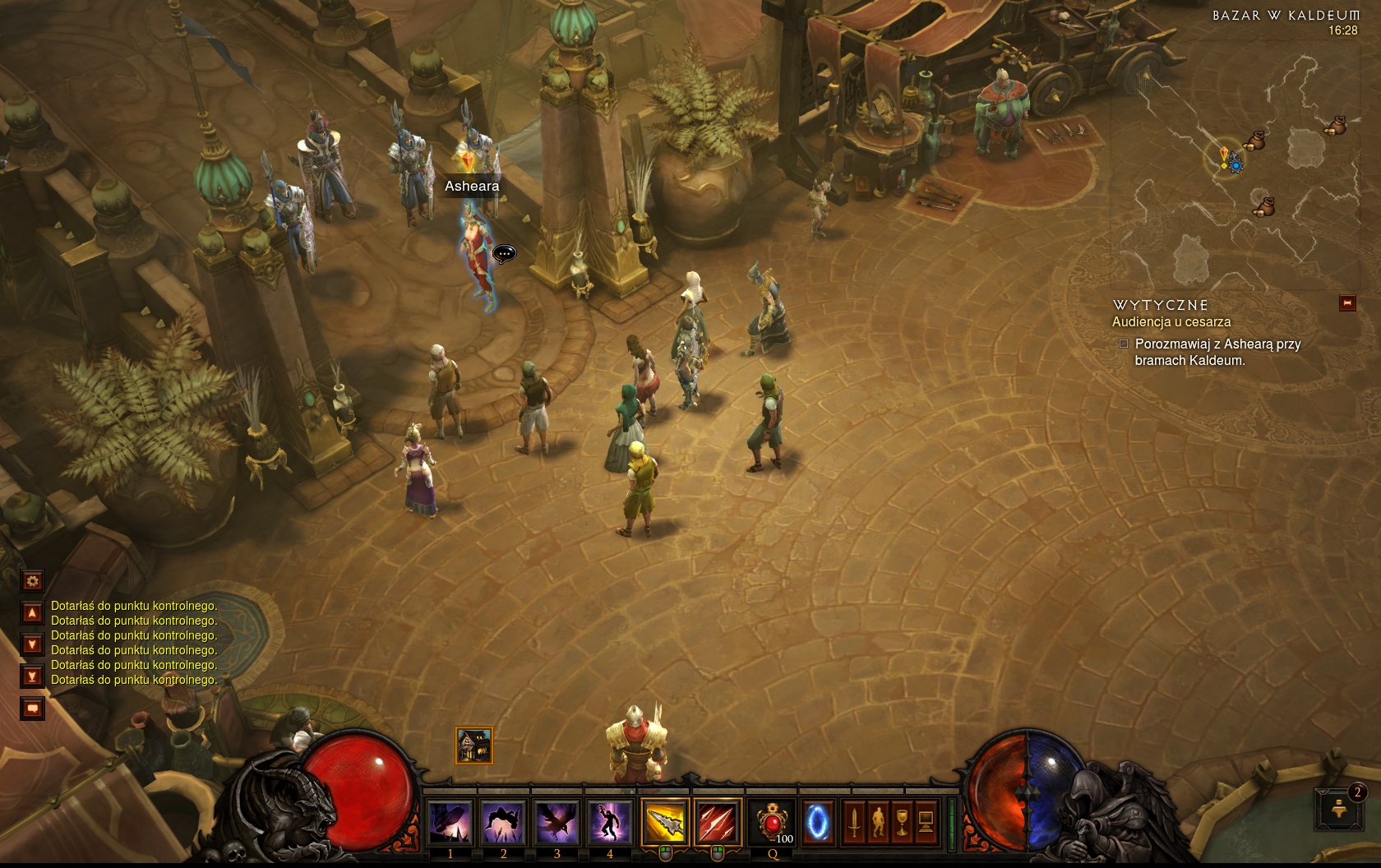
Task: Select the red multi-arrow secondary skill
Action: [717, 821]
